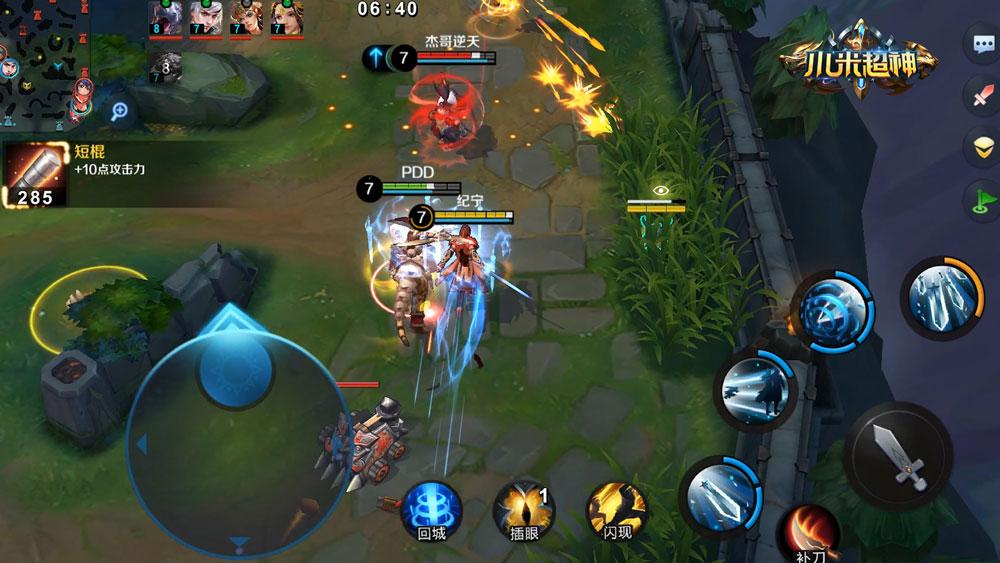Tap the sword basic attack button
Screen dimensions: 1000x563
[x=897, y=457]
